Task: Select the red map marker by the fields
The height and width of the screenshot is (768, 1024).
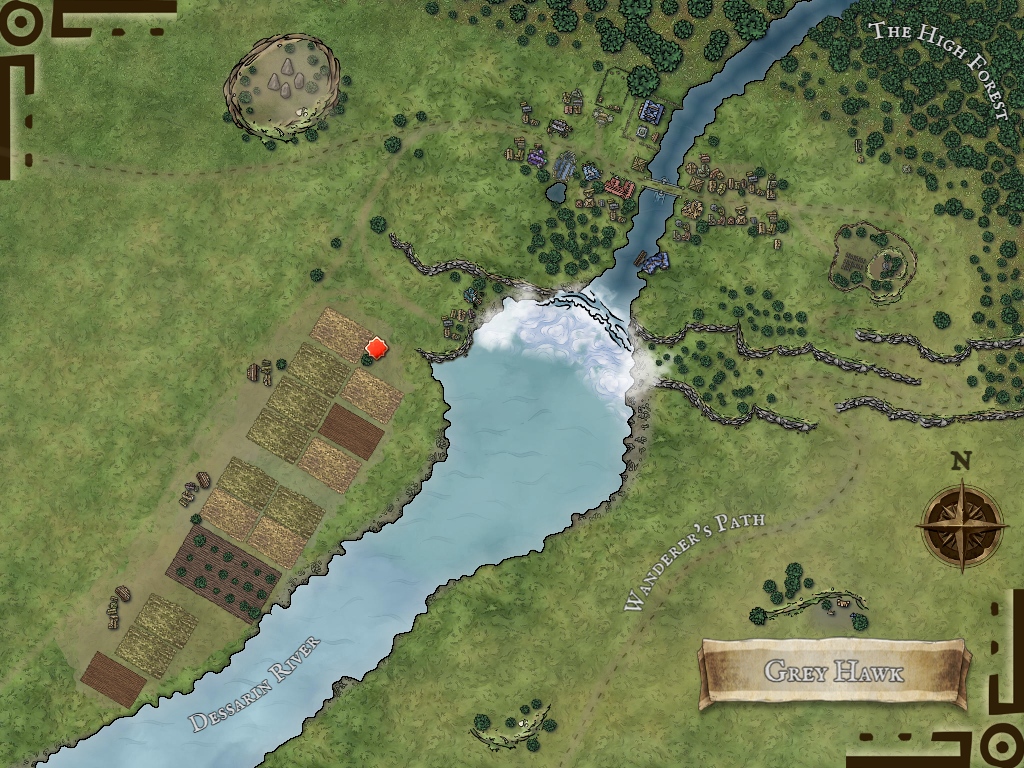Action: (x=377, y=348)
